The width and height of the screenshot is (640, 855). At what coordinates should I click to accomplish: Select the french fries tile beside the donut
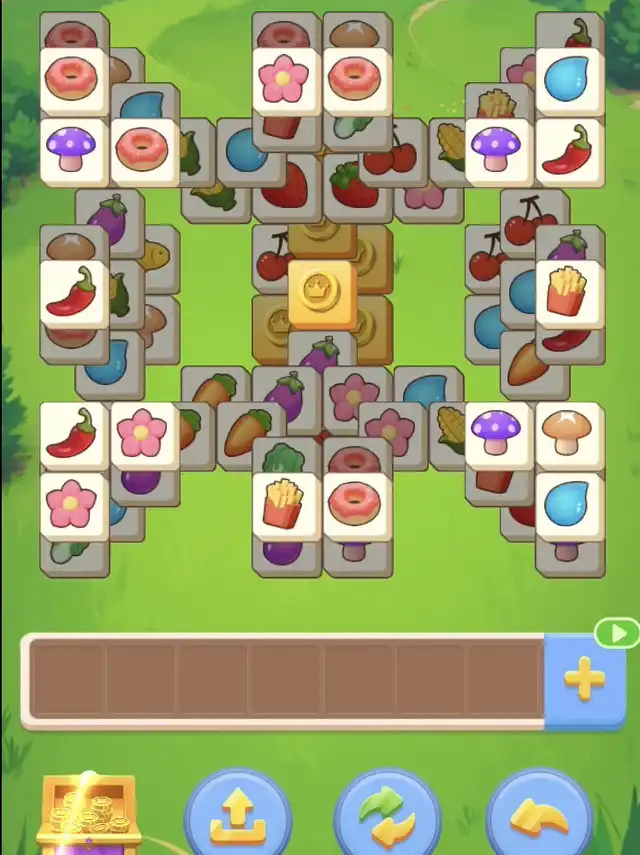[286, 503]
